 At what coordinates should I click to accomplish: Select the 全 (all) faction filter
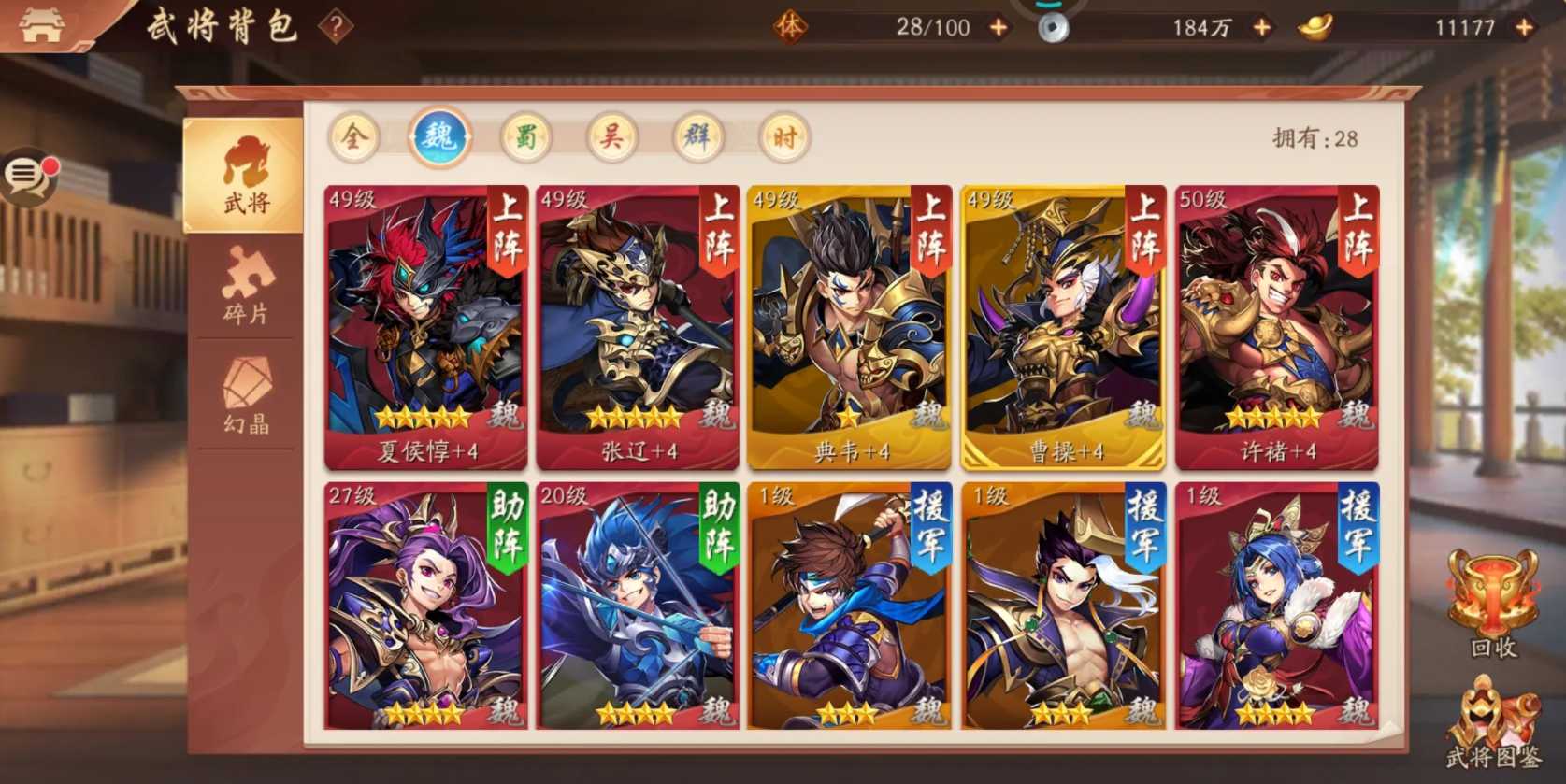click(x=355, y=136)
